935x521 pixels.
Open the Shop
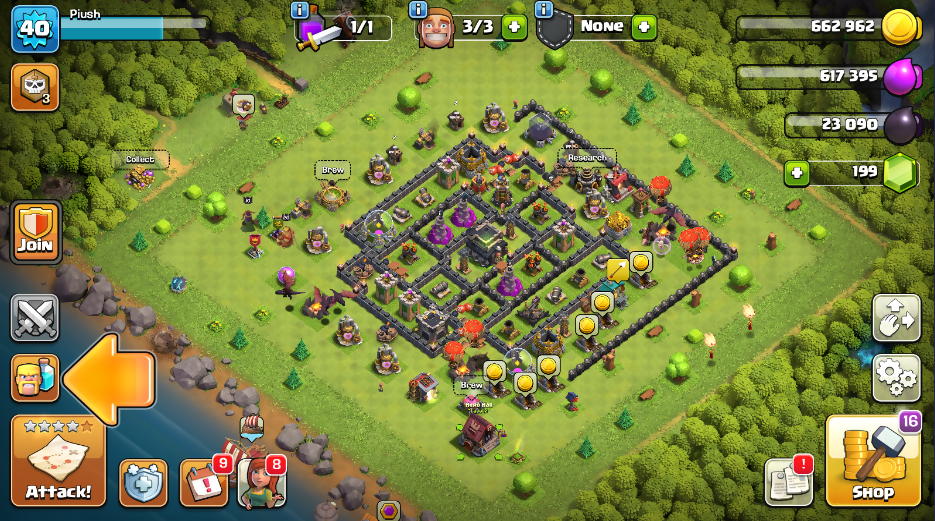[x=873, y=462]
